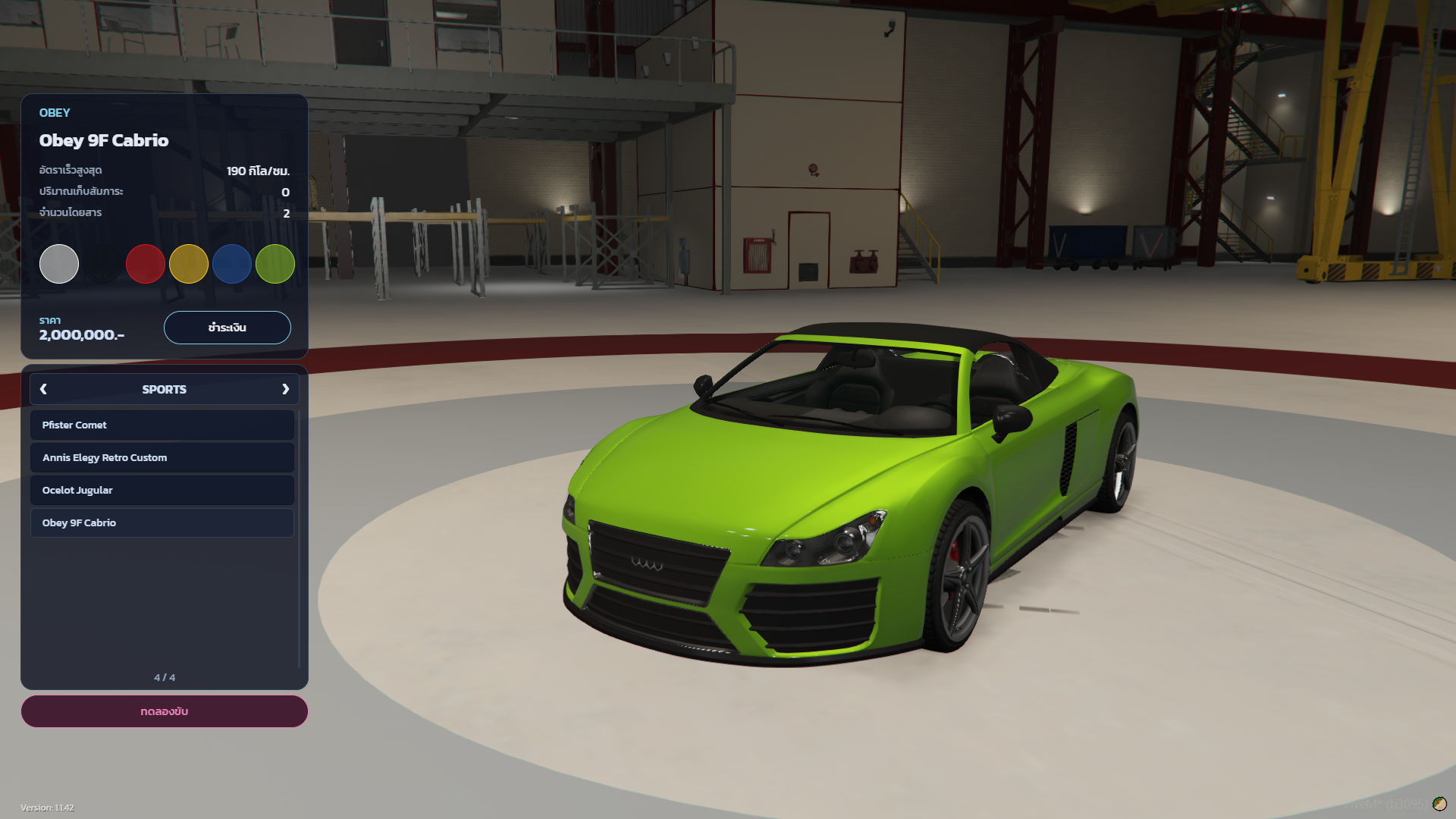Choose the blue color swatch
This screenshot has width=1456, height=819.
tap(232, 264)
